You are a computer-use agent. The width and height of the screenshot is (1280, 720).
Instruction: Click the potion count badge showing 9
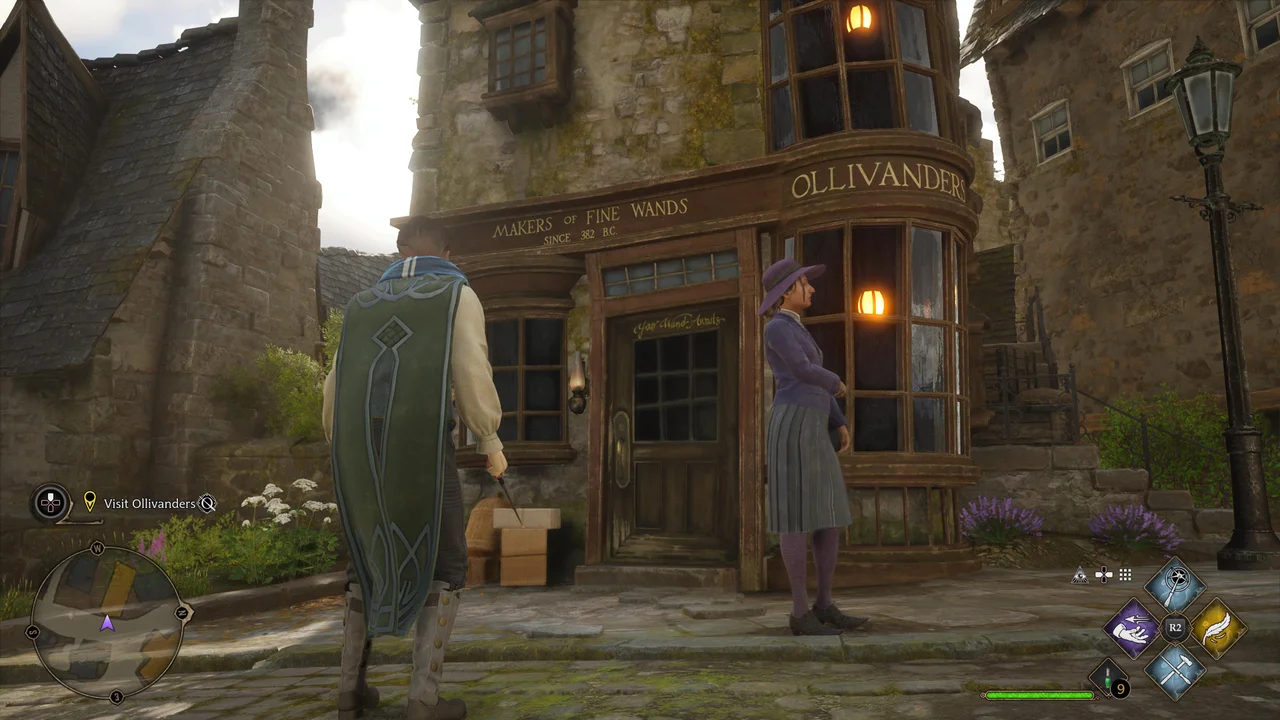pyautogui.click(x=1120, y=688)
